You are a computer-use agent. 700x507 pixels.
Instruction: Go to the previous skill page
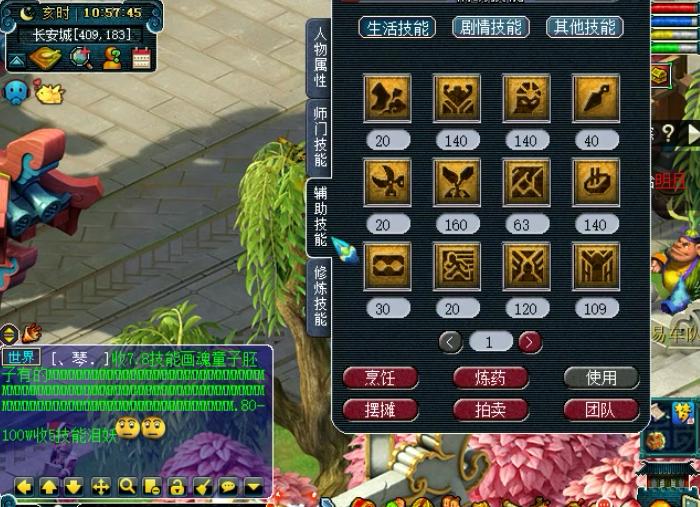tap(451, 342)
